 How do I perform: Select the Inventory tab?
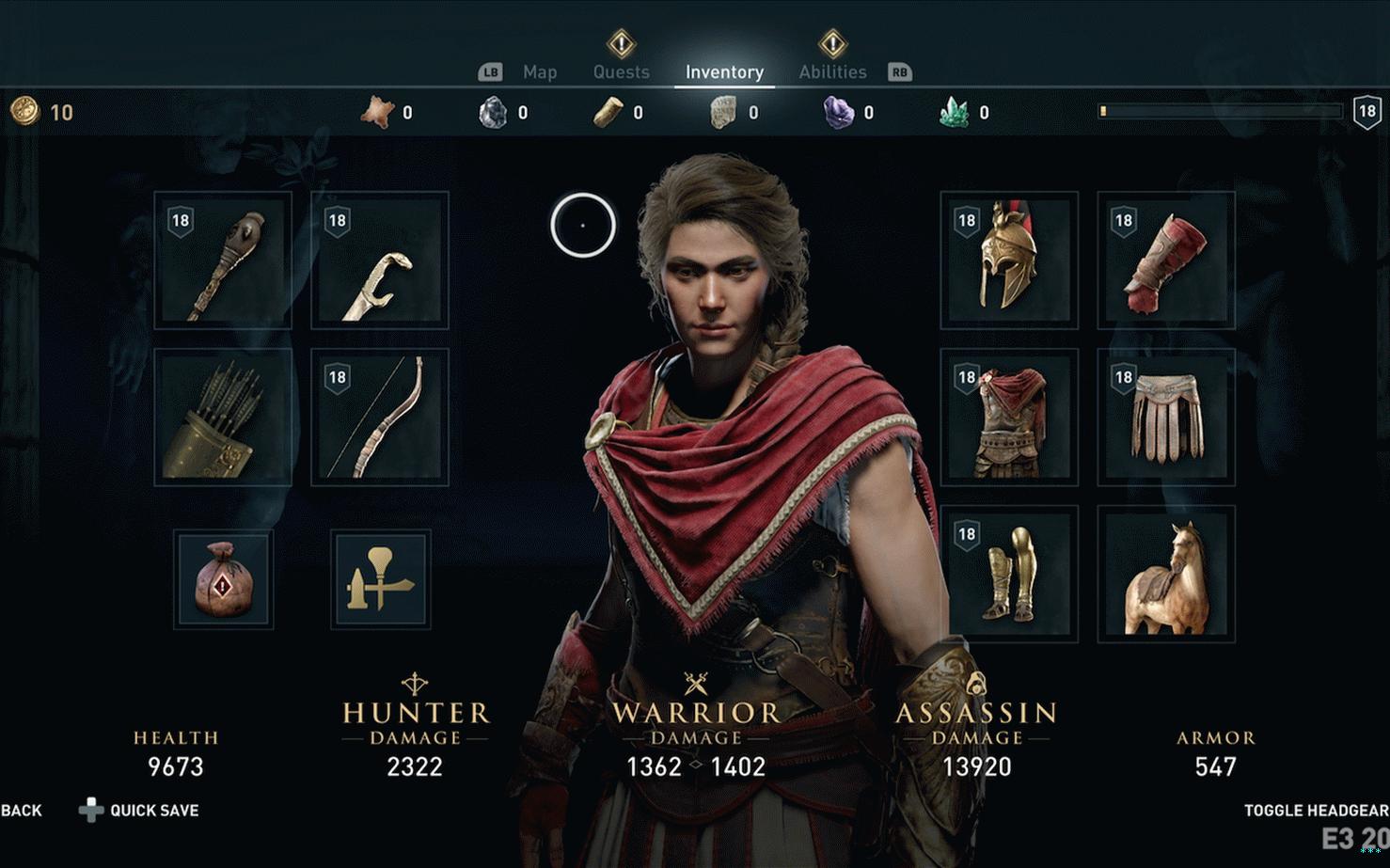click(x=724, y=72)
